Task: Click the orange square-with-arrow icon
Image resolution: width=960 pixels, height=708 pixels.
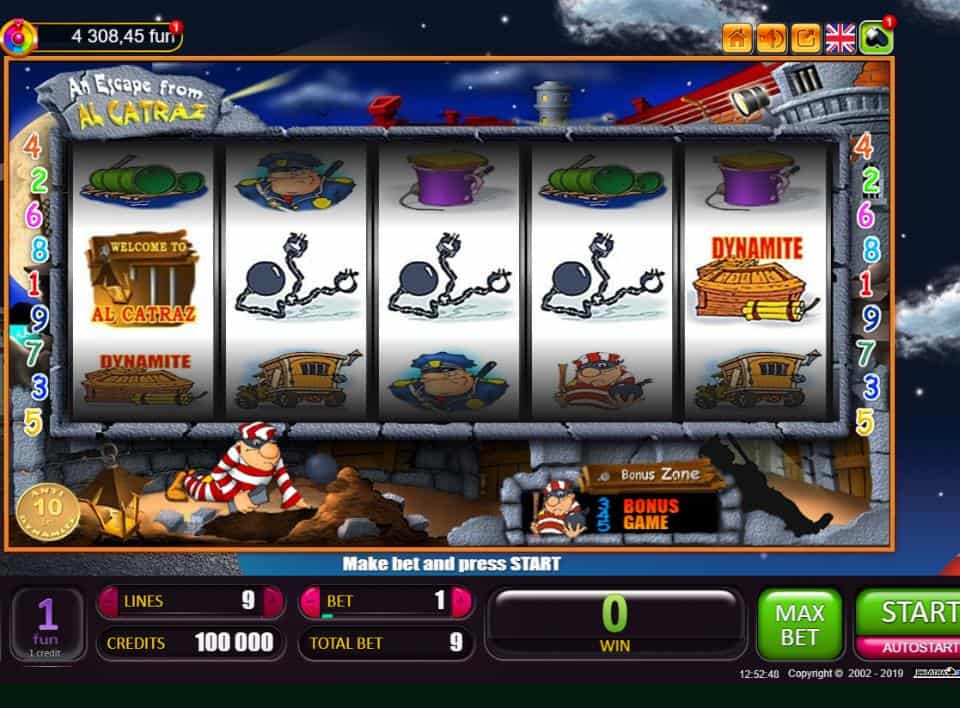Action: pos(805,39)
